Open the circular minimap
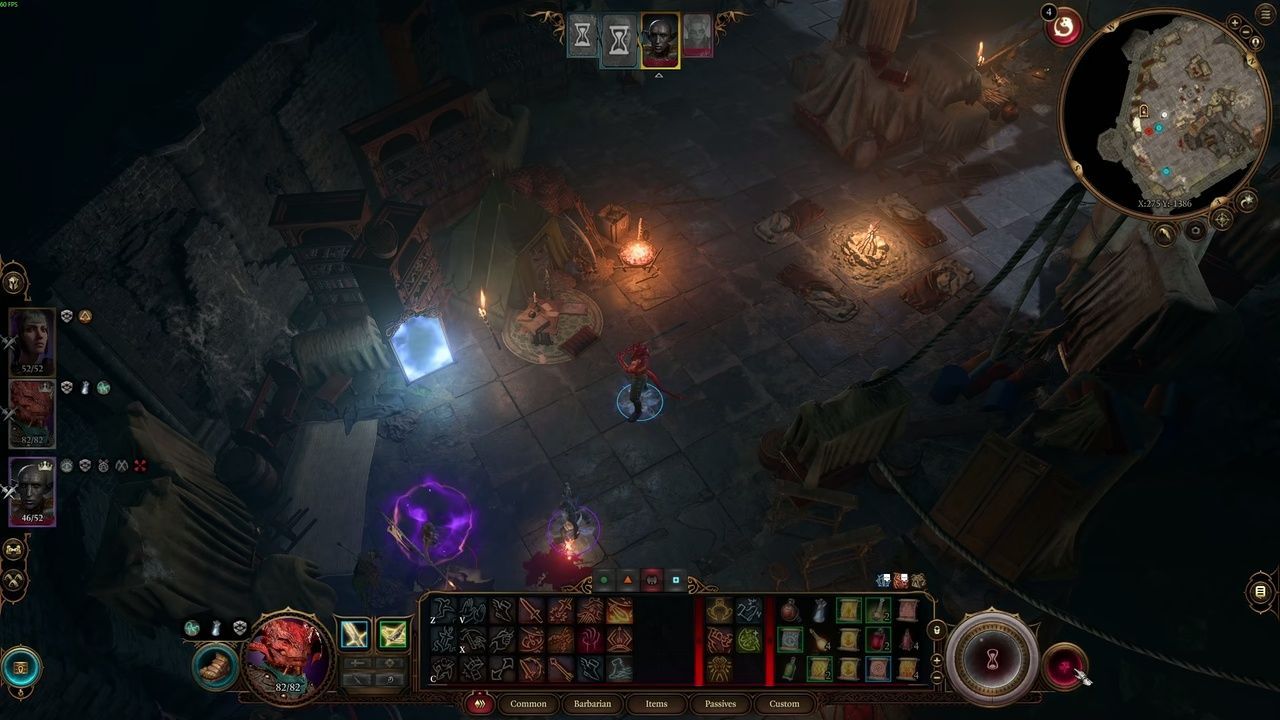 1159,105
